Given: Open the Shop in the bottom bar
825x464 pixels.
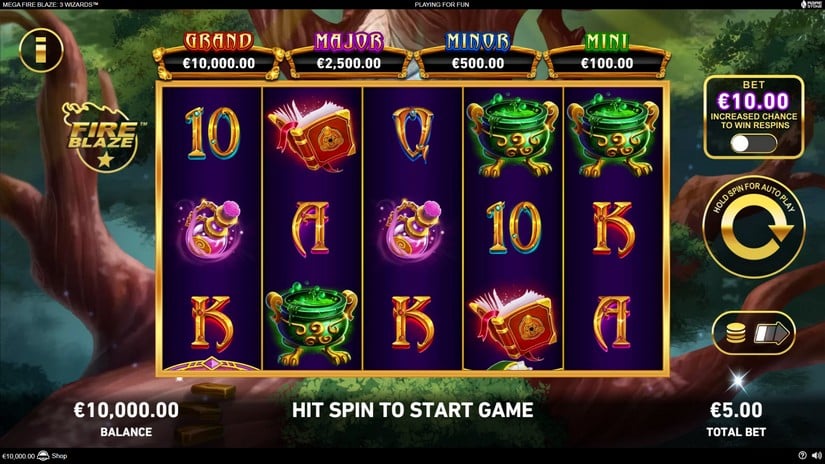Looking at the screenshot, I should coord(57,457).
